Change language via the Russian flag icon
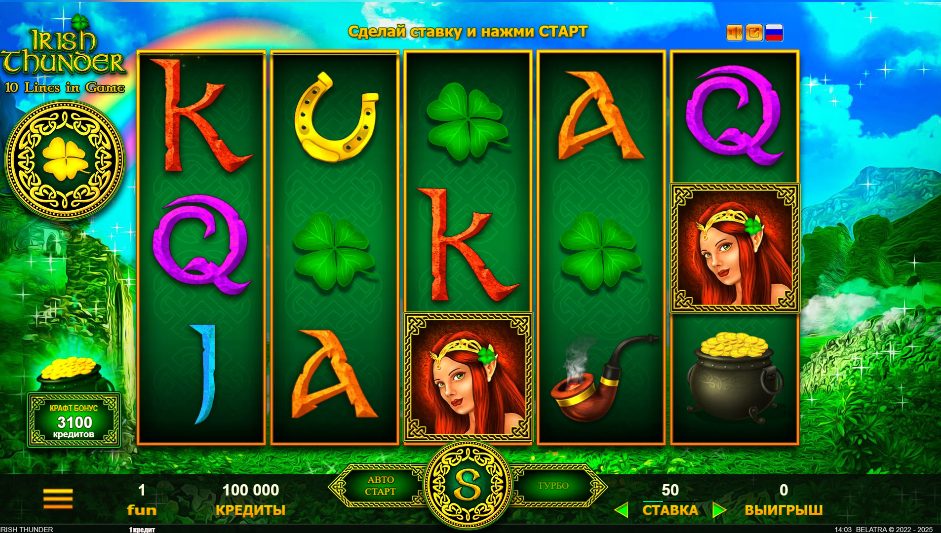941x533 pixels. [774, 33]
